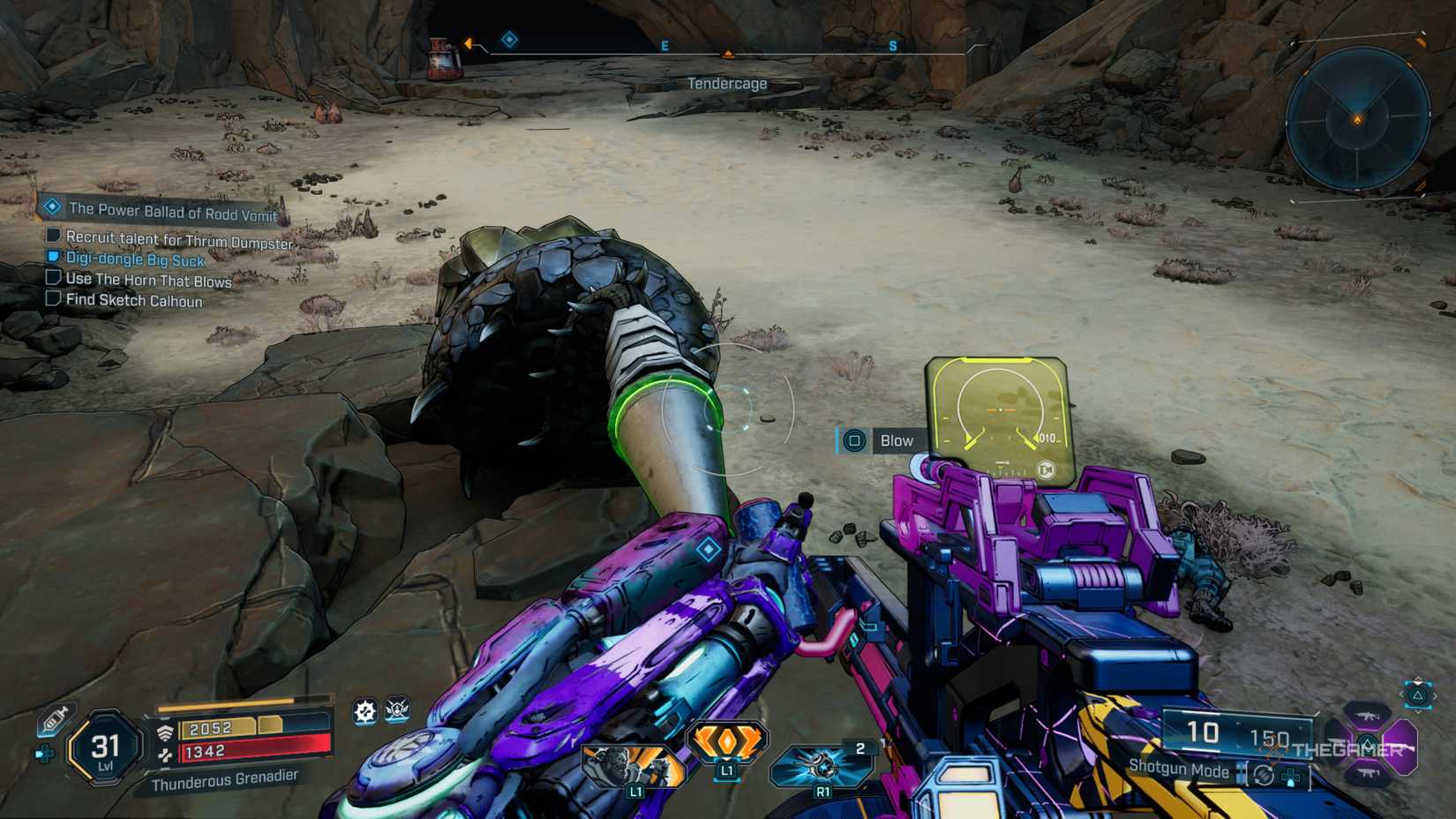Open the circular radar minimap
The height and width of the screenshot is (819, 1456).
click(1357, 119)
